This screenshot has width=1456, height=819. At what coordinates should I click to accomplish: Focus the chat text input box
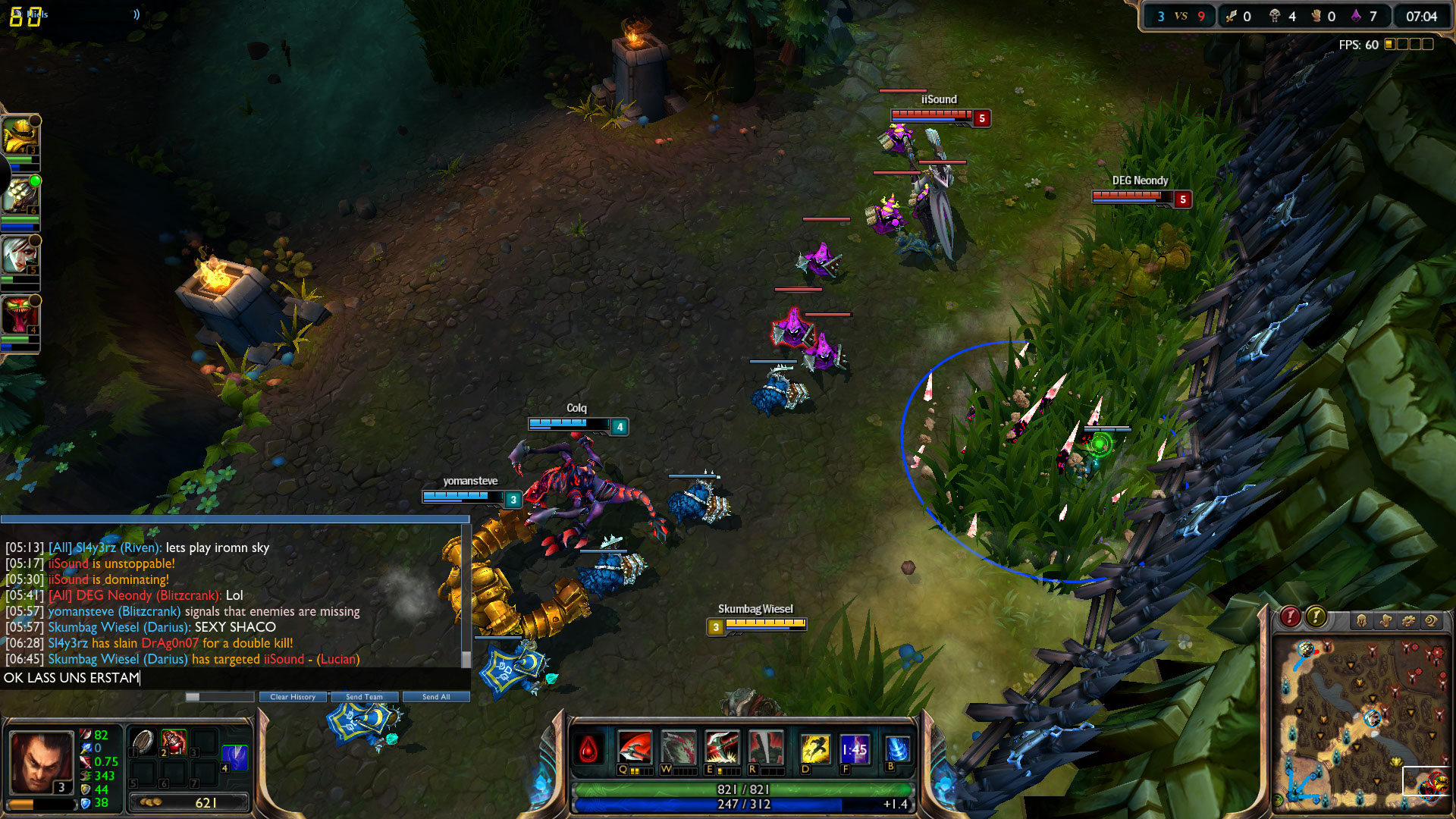227,678
